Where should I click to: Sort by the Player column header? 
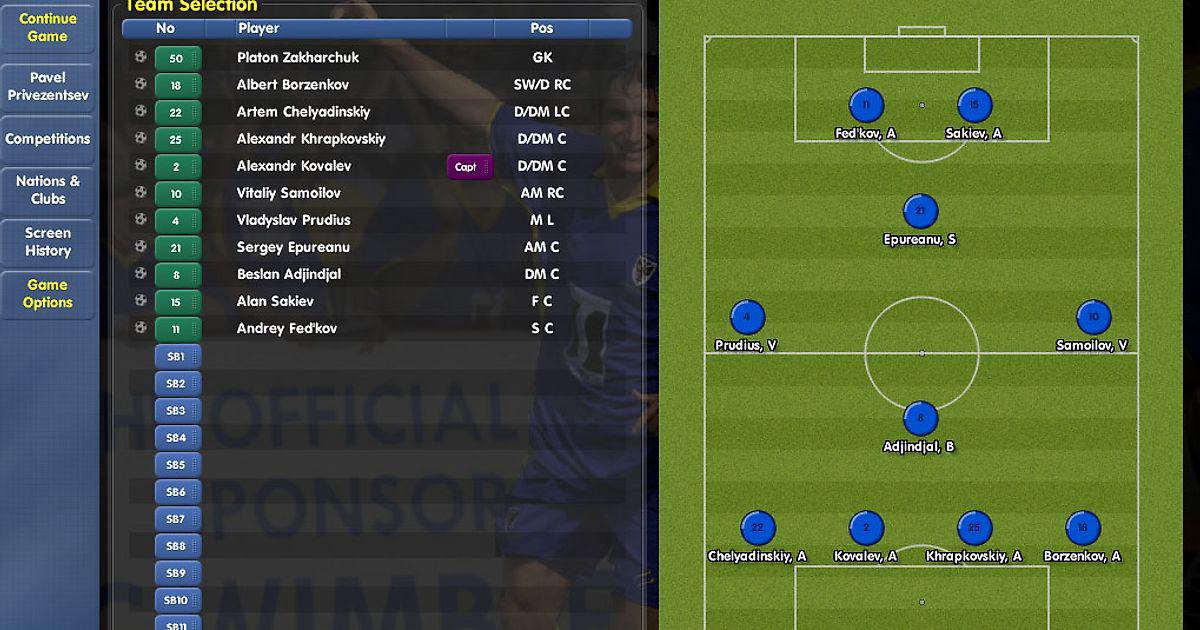pyautogui.click(x=259, y=29)
